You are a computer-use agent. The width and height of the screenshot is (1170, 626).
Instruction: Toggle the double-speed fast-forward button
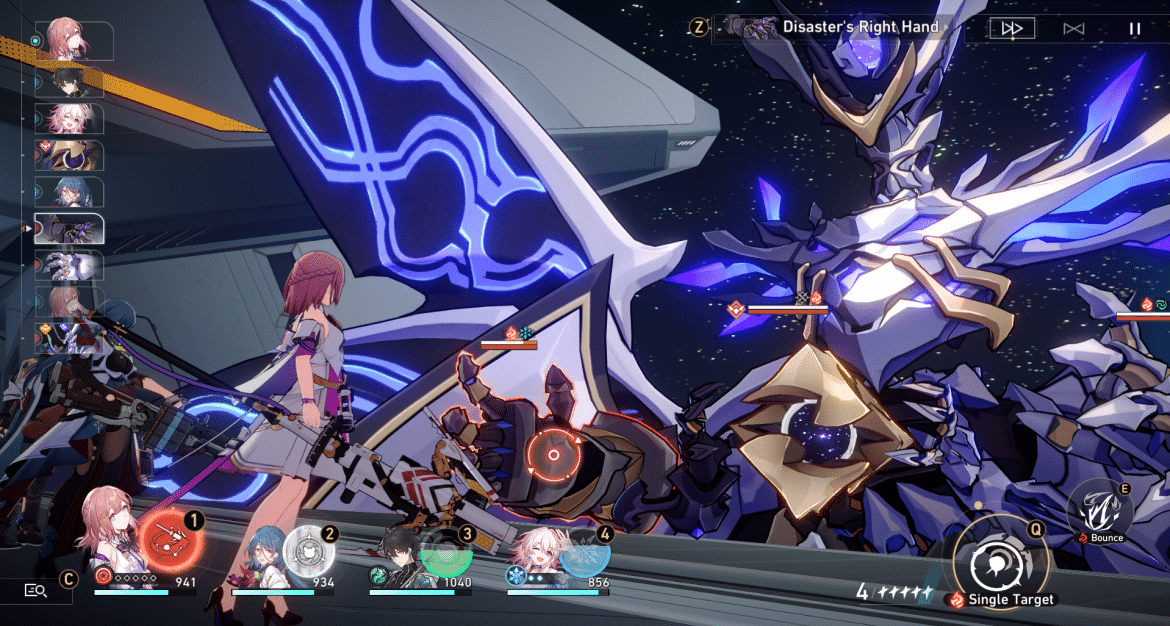[1012, 28]
